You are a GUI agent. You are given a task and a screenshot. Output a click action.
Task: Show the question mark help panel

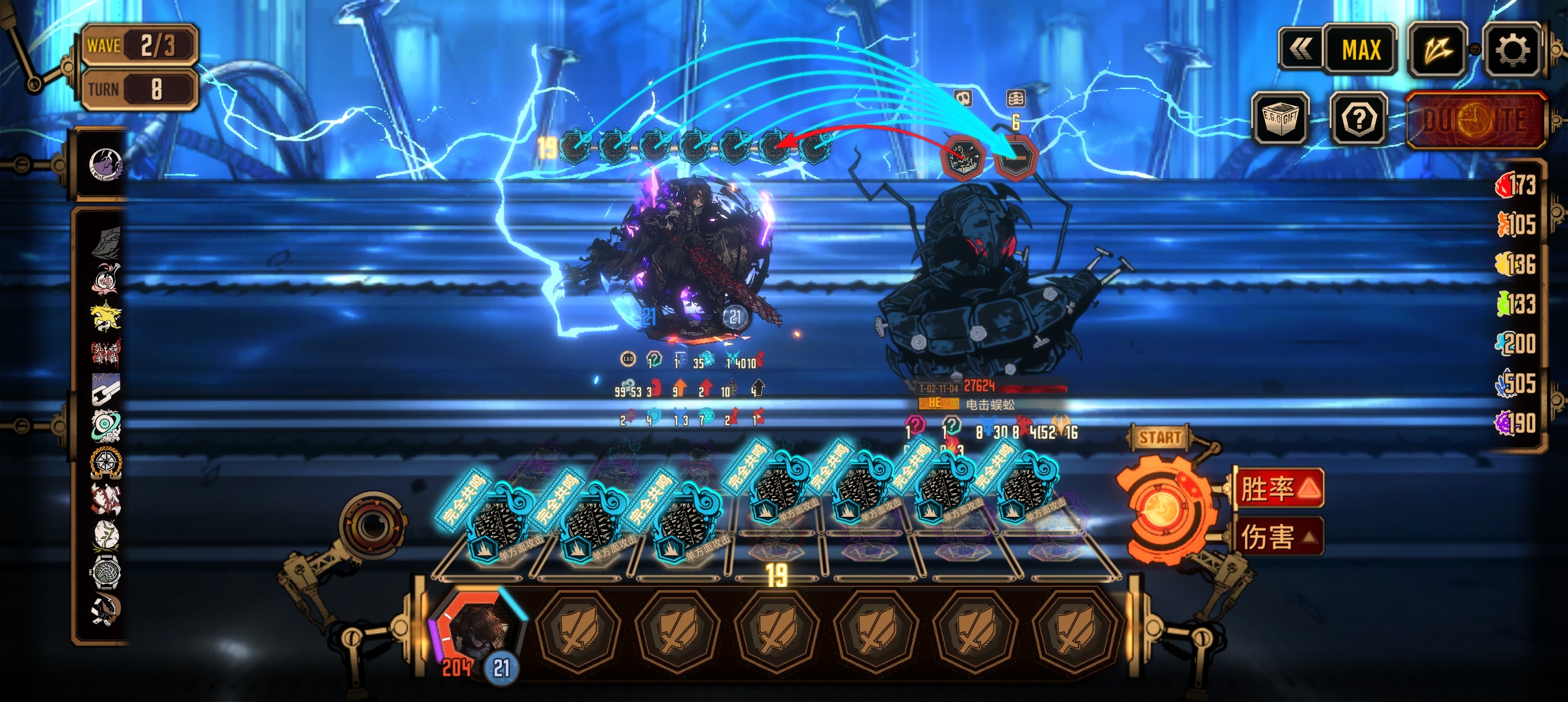[x=1359, y=119]
